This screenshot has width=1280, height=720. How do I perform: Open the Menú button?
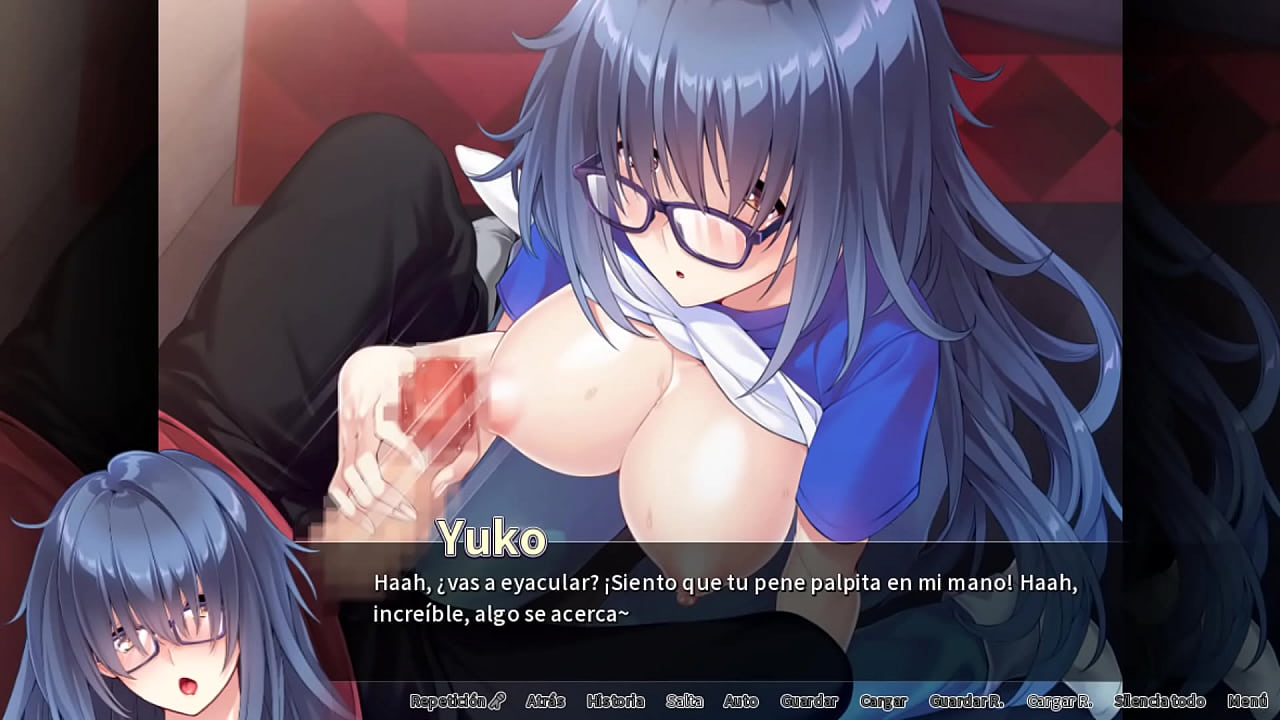[1247, 701]
